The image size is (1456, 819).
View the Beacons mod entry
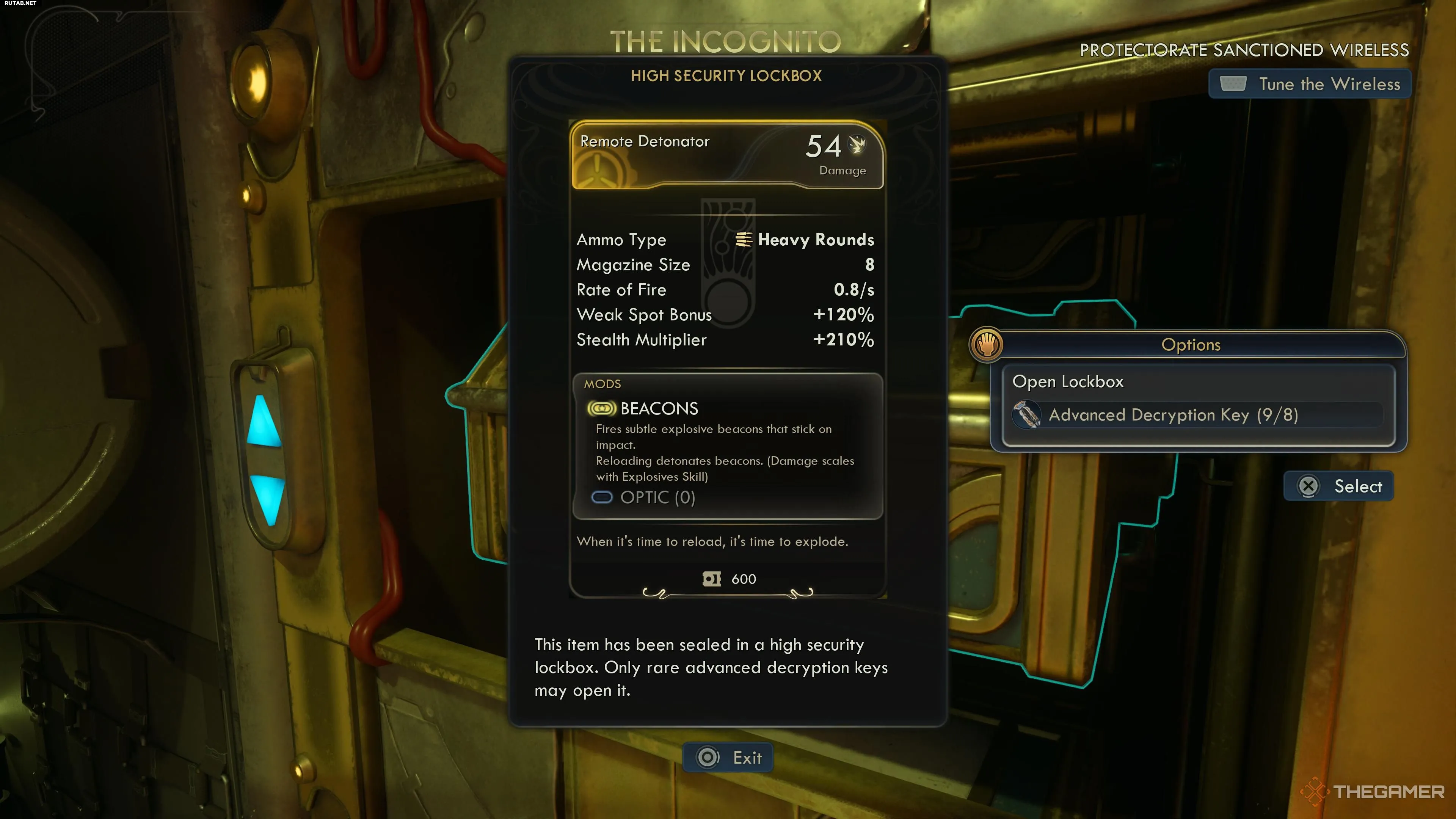coord(659,409)
